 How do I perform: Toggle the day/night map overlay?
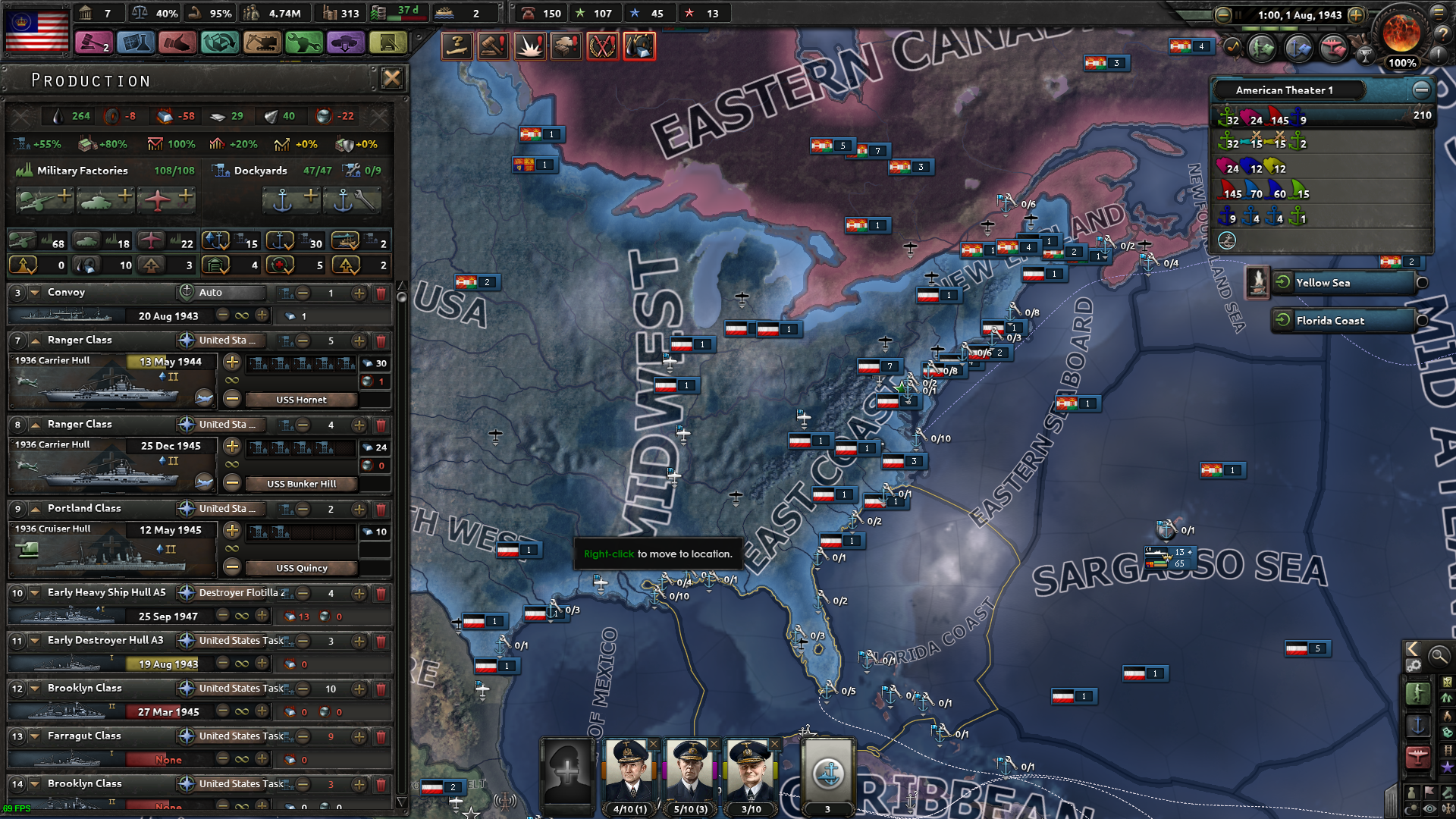point(1411,807)
